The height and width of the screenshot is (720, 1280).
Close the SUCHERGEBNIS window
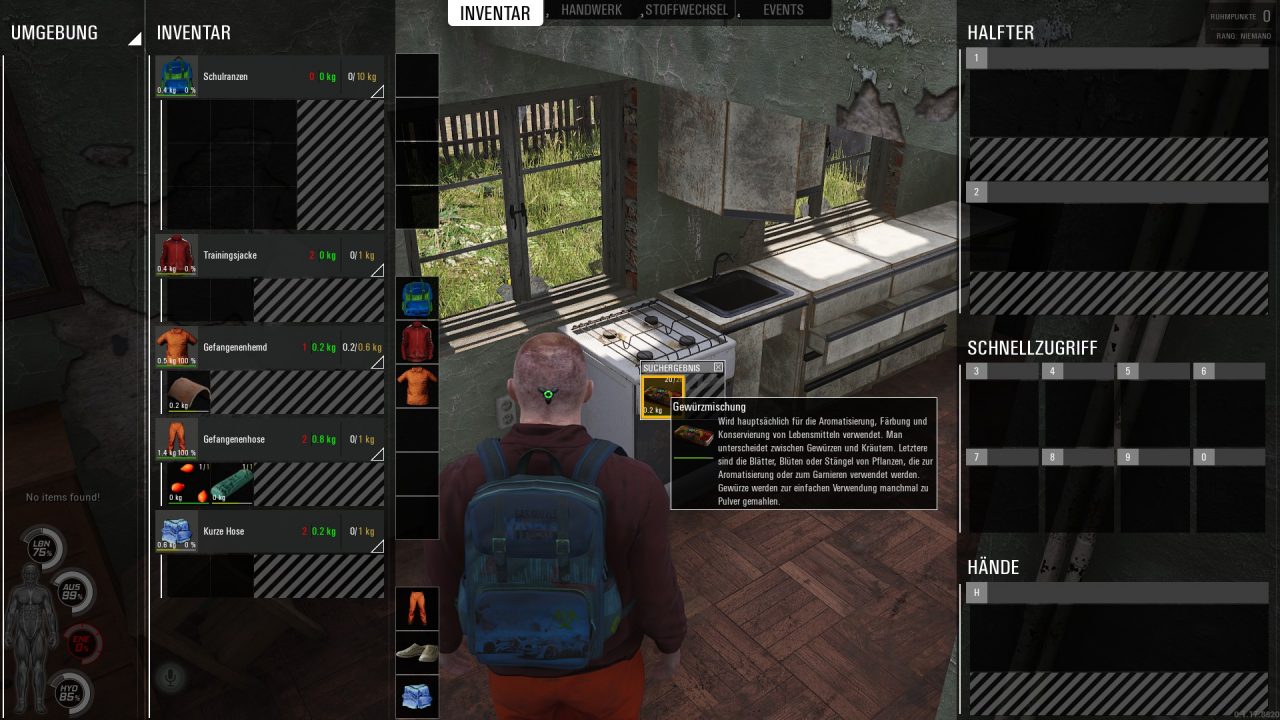pos(717,368)
